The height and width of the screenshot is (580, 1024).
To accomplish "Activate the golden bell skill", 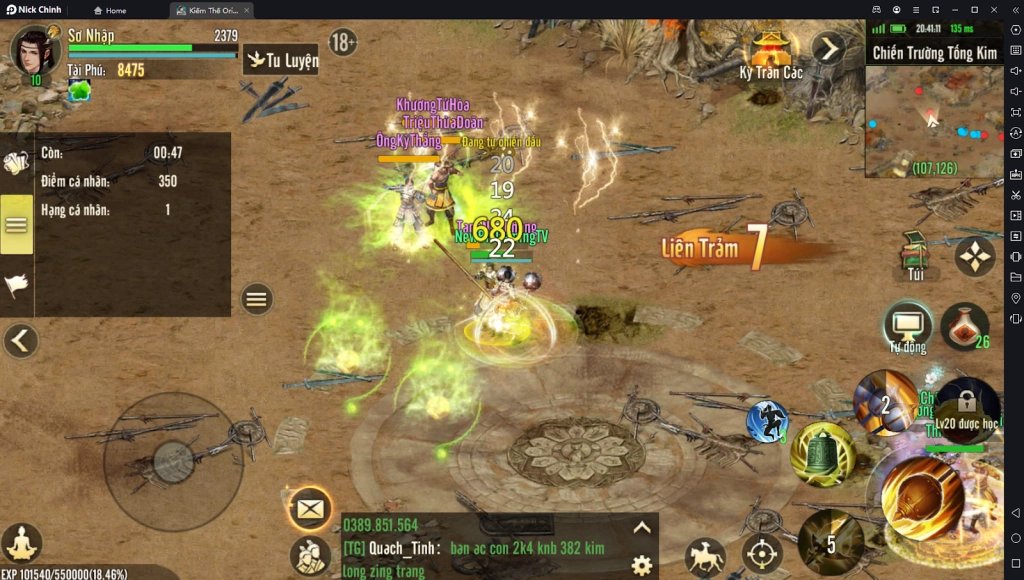I will click(822, 455).
